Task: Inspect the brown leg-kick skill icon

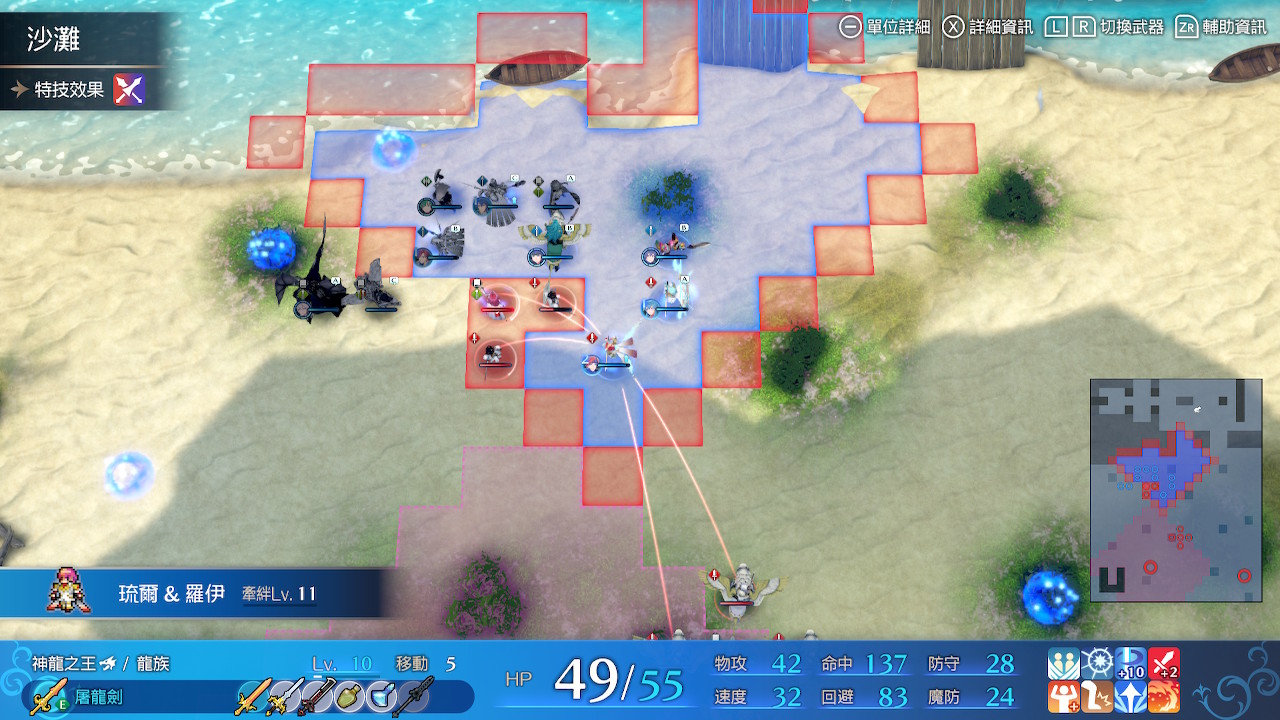Action: pos(1097,697)
